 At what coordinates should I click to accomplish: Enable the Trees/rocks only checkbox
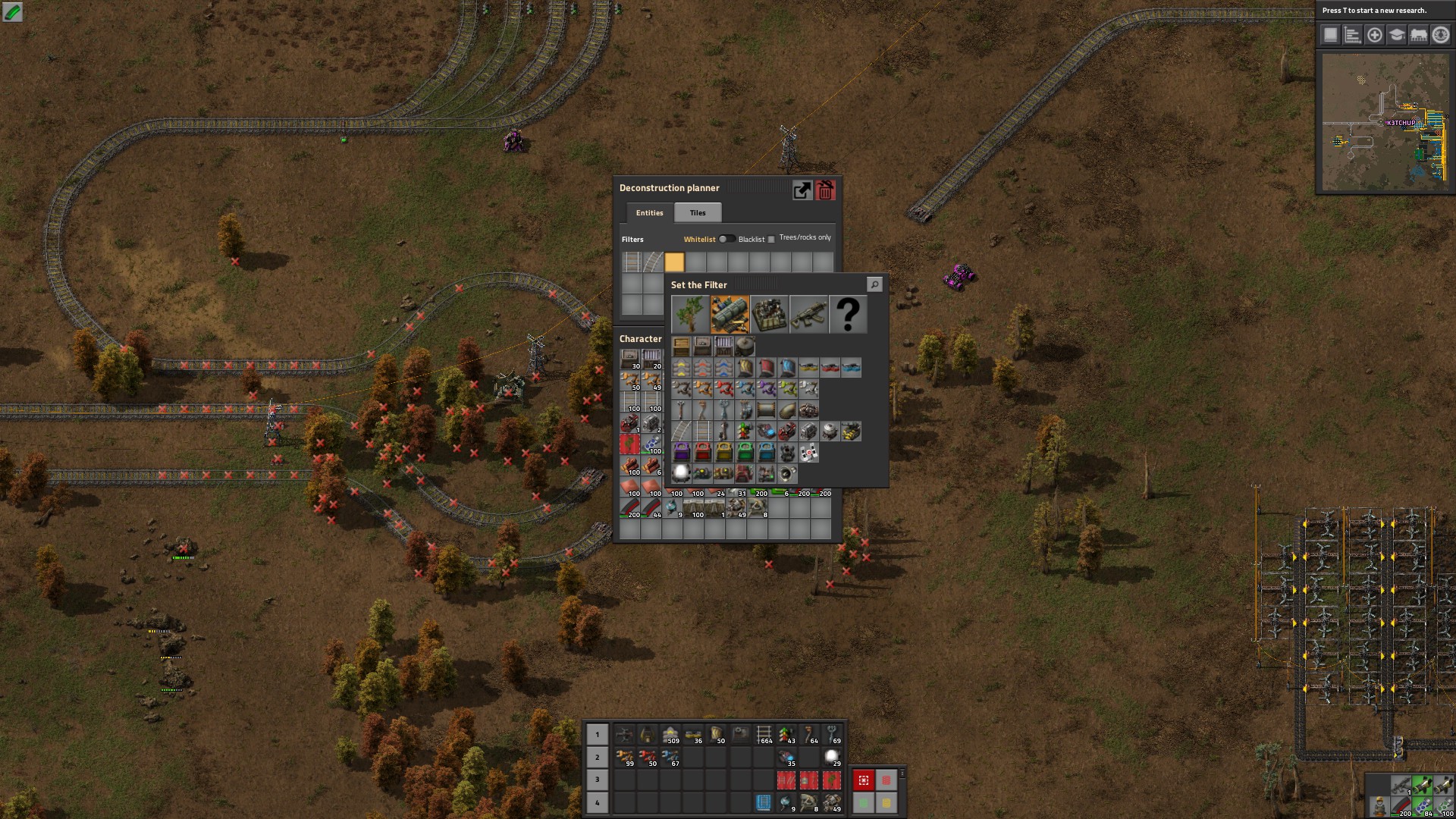771,240
